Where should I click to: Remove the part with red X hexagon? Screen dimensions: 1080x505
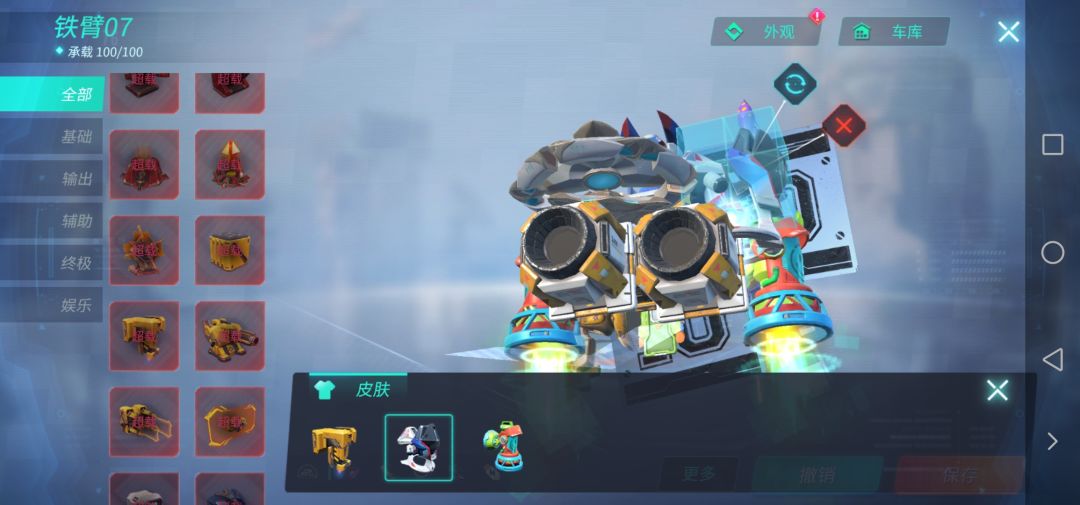point(844,126)
